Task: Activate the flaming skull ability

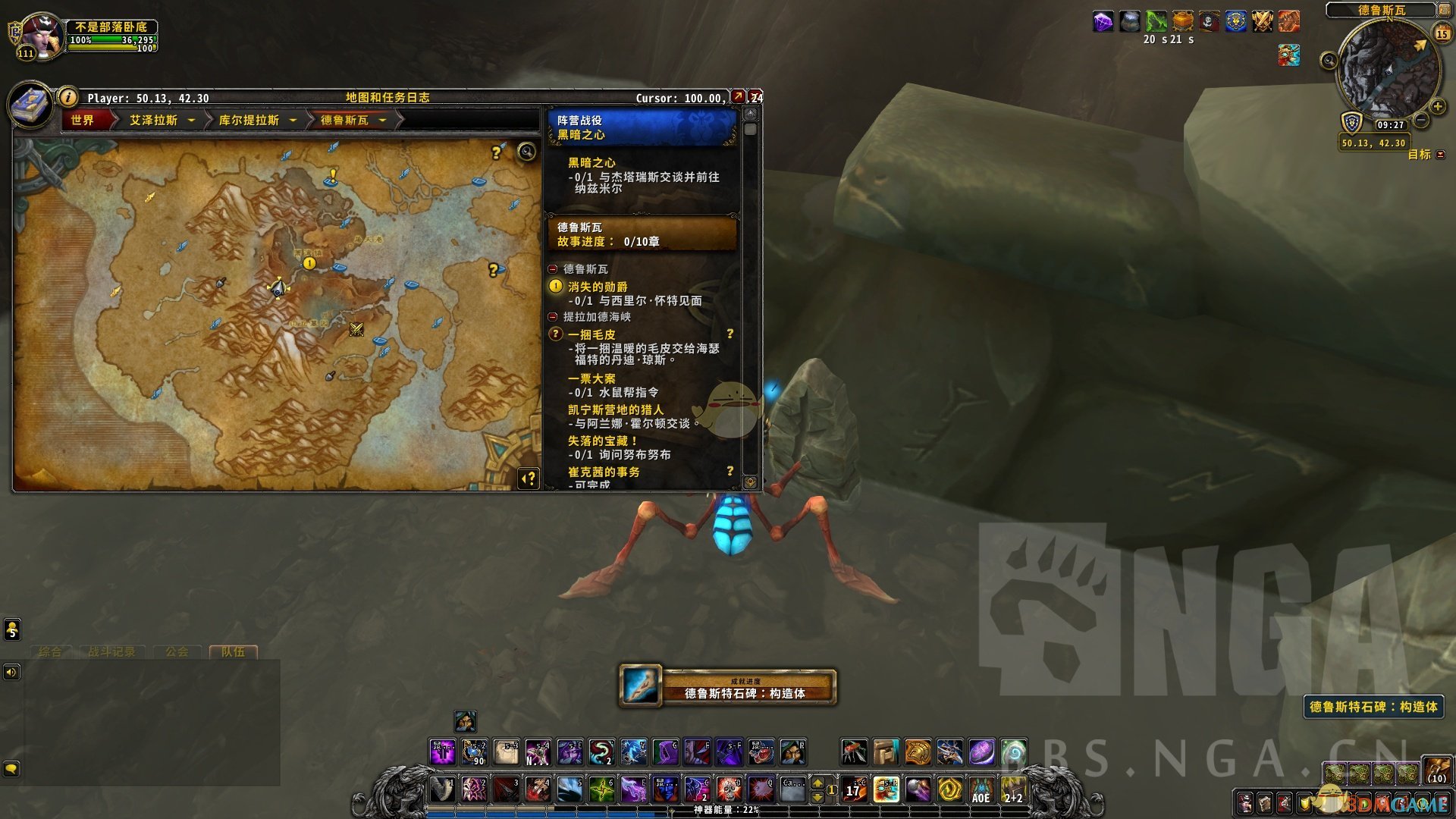Action: point(729,790)
